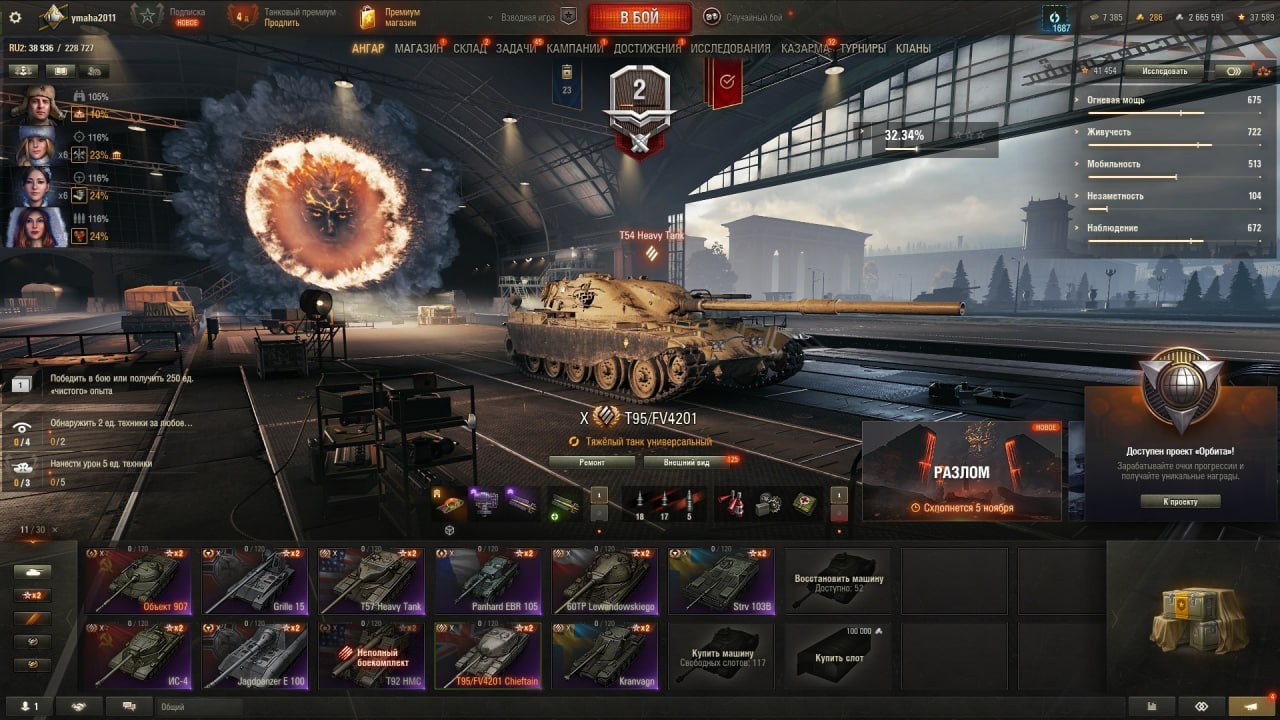Click Купить слот tile
The width and height of the screenshot is (1280, 720).
(839, 655)
